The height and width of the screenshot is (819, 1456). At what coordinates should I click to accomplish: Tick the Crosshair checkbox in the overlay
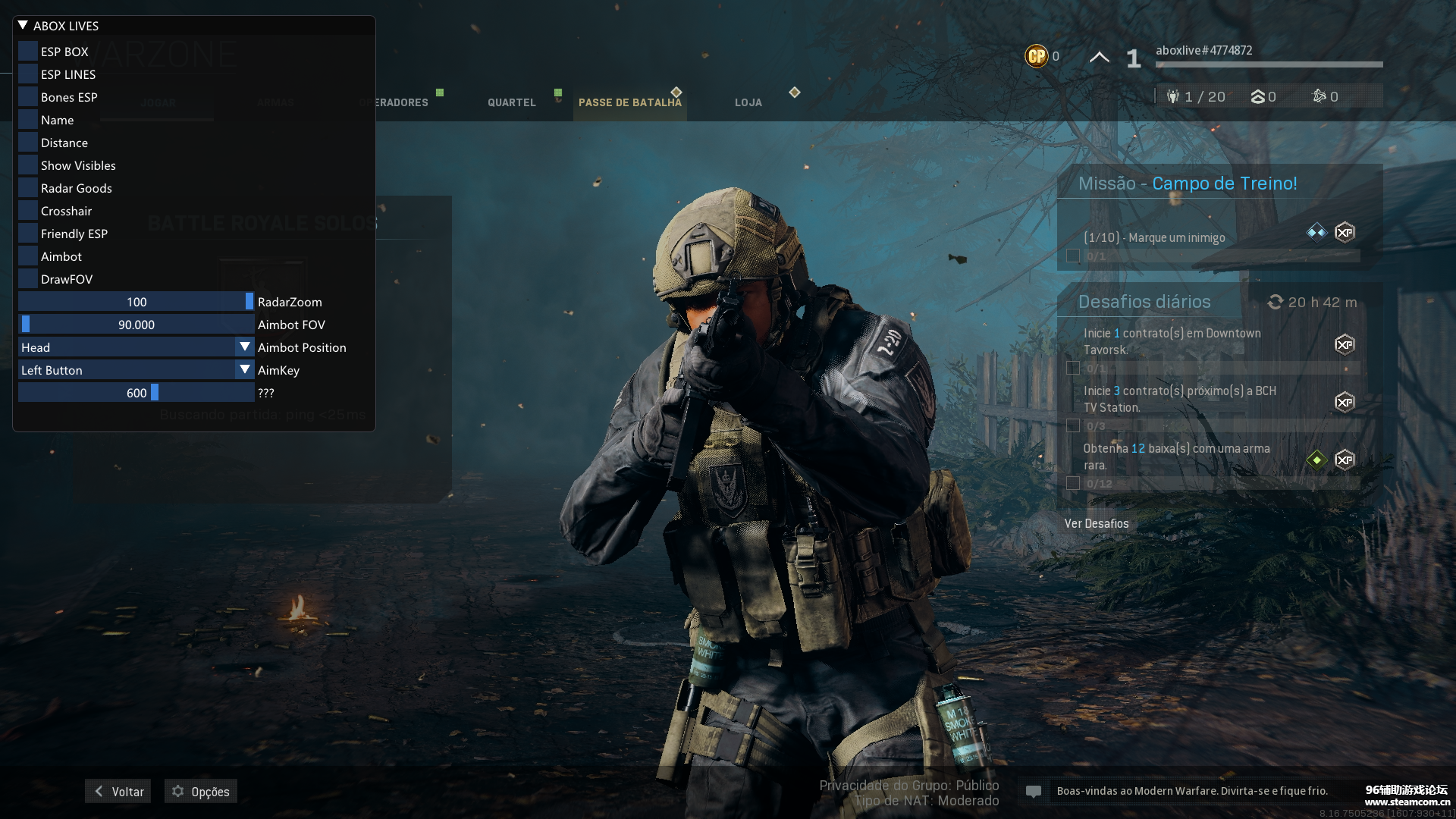pos(28,211)
